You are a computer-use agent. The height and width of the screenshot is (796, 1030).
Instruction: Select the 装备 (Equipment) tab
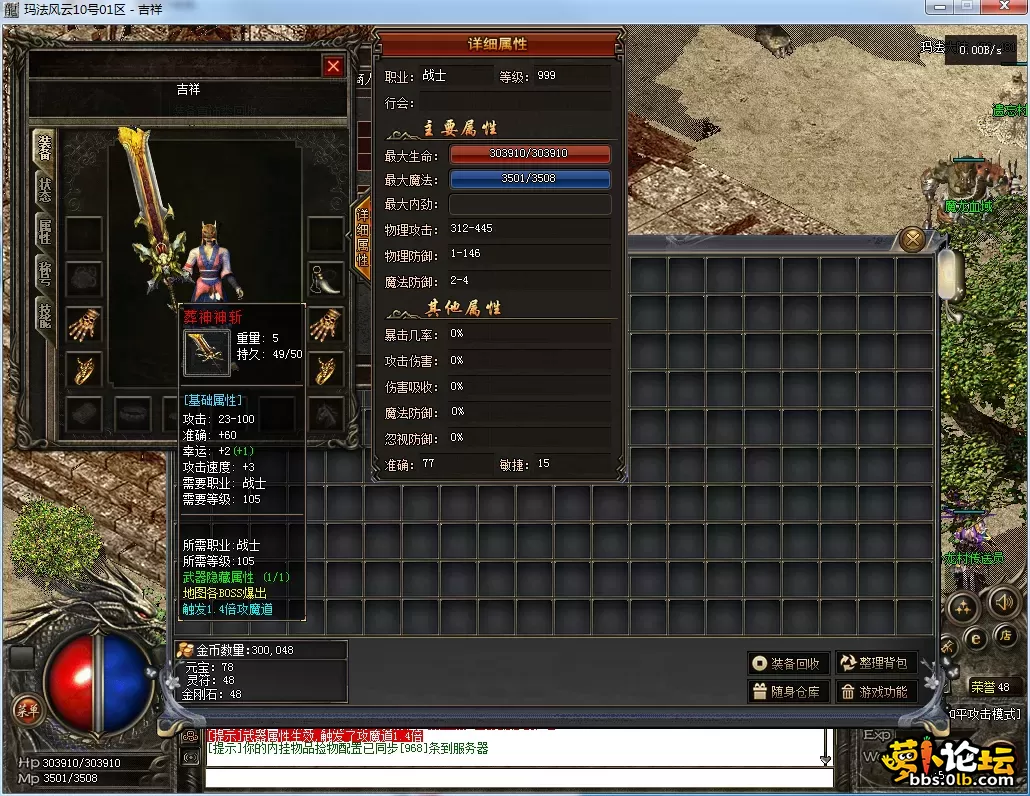45,148
